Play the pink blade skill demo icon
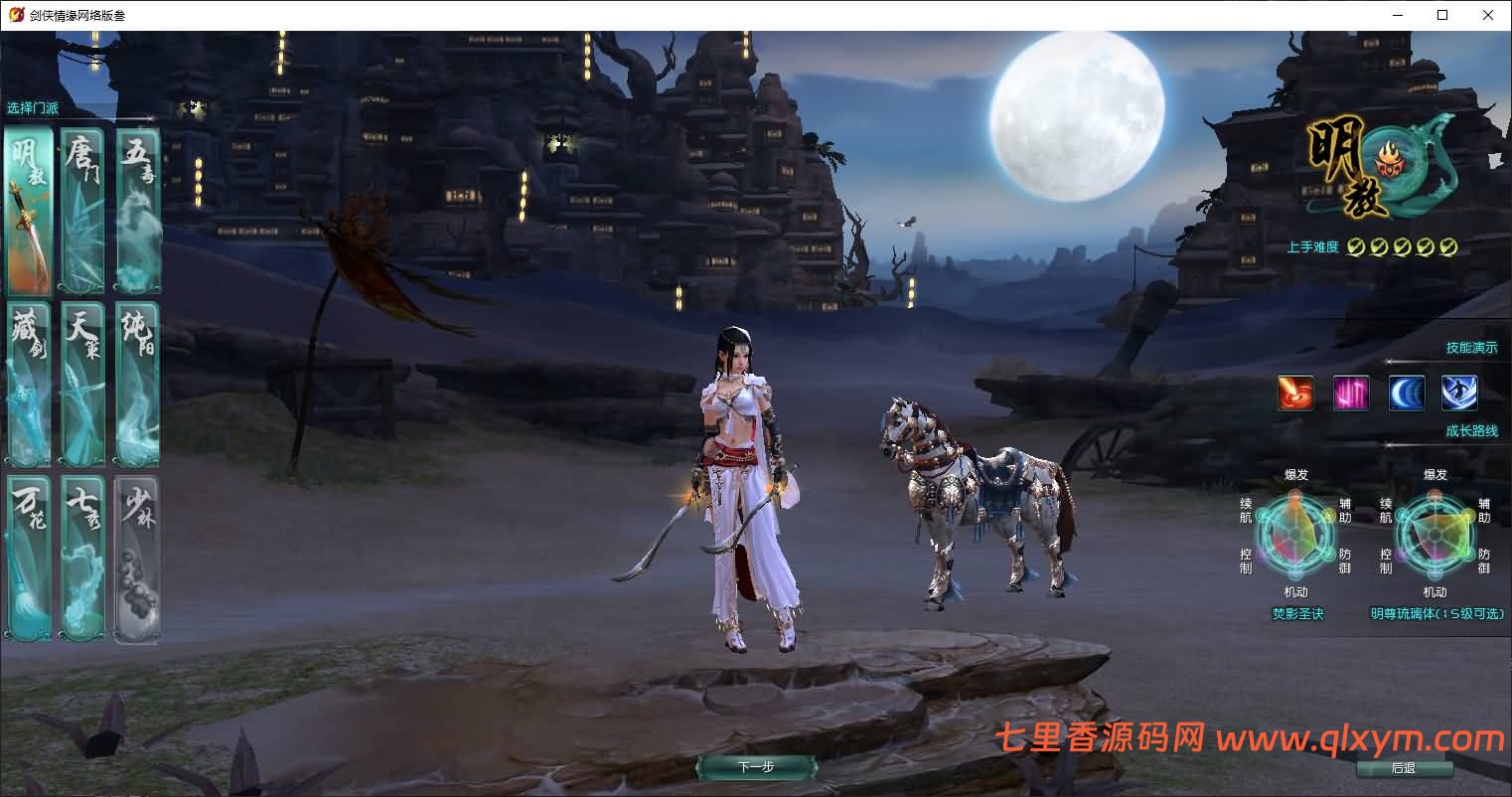1512x797 pixels. pos(1351,392)
